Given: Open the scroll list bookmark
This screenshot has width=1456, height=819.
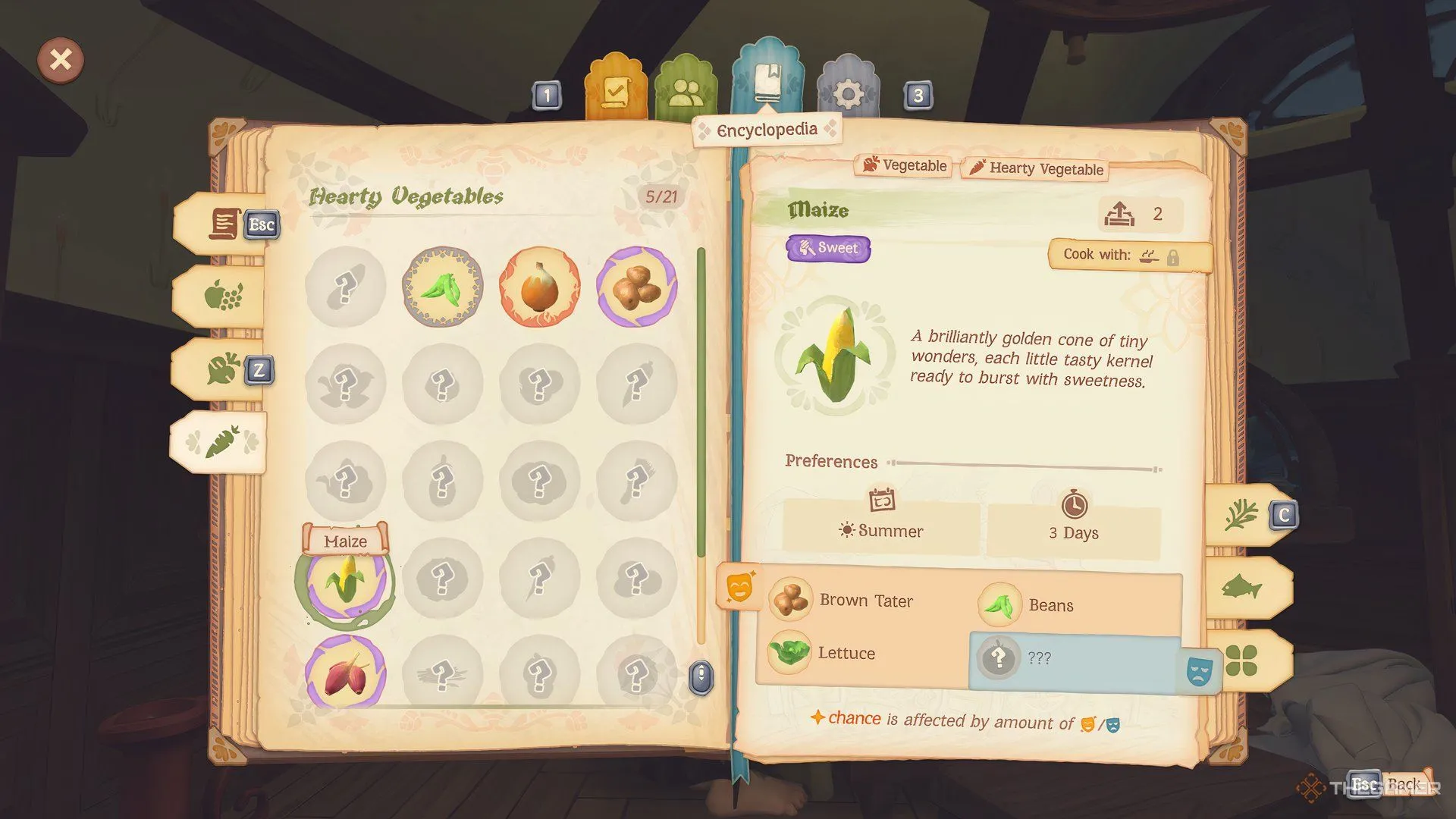Looking at the screenshot, I should tap(224, 224).
